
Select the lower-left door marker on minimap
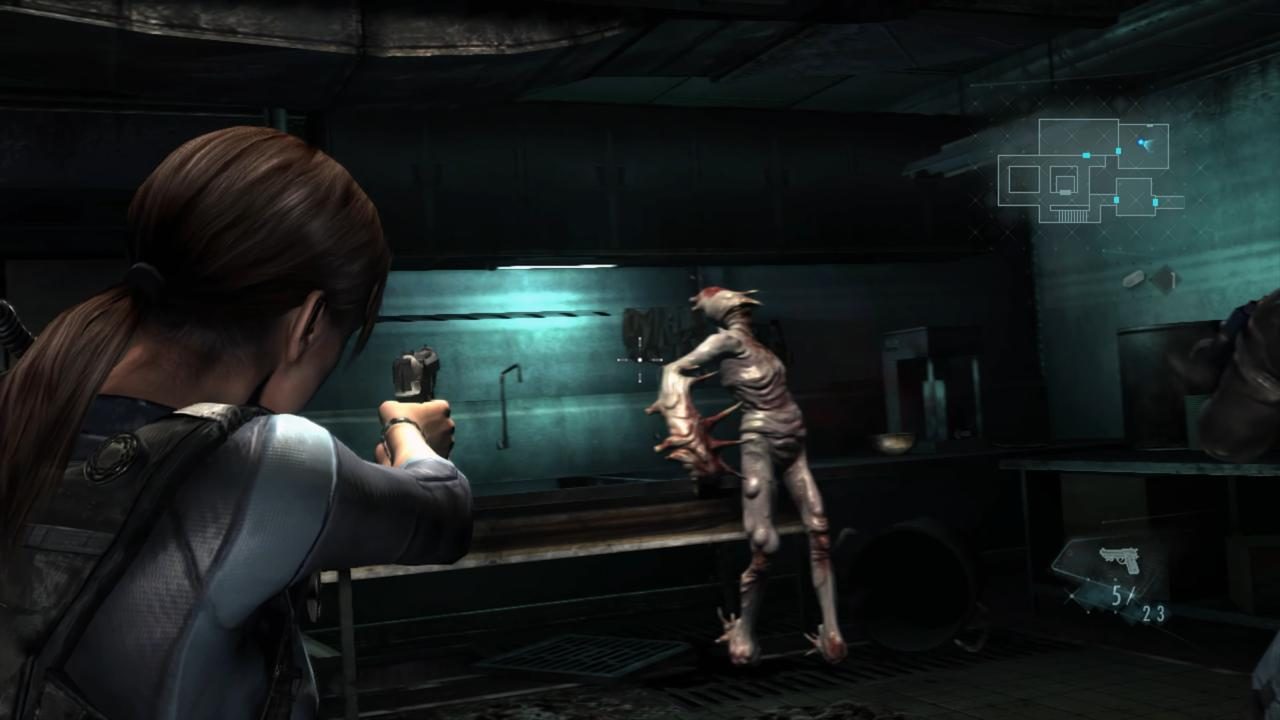[1116, 199]
